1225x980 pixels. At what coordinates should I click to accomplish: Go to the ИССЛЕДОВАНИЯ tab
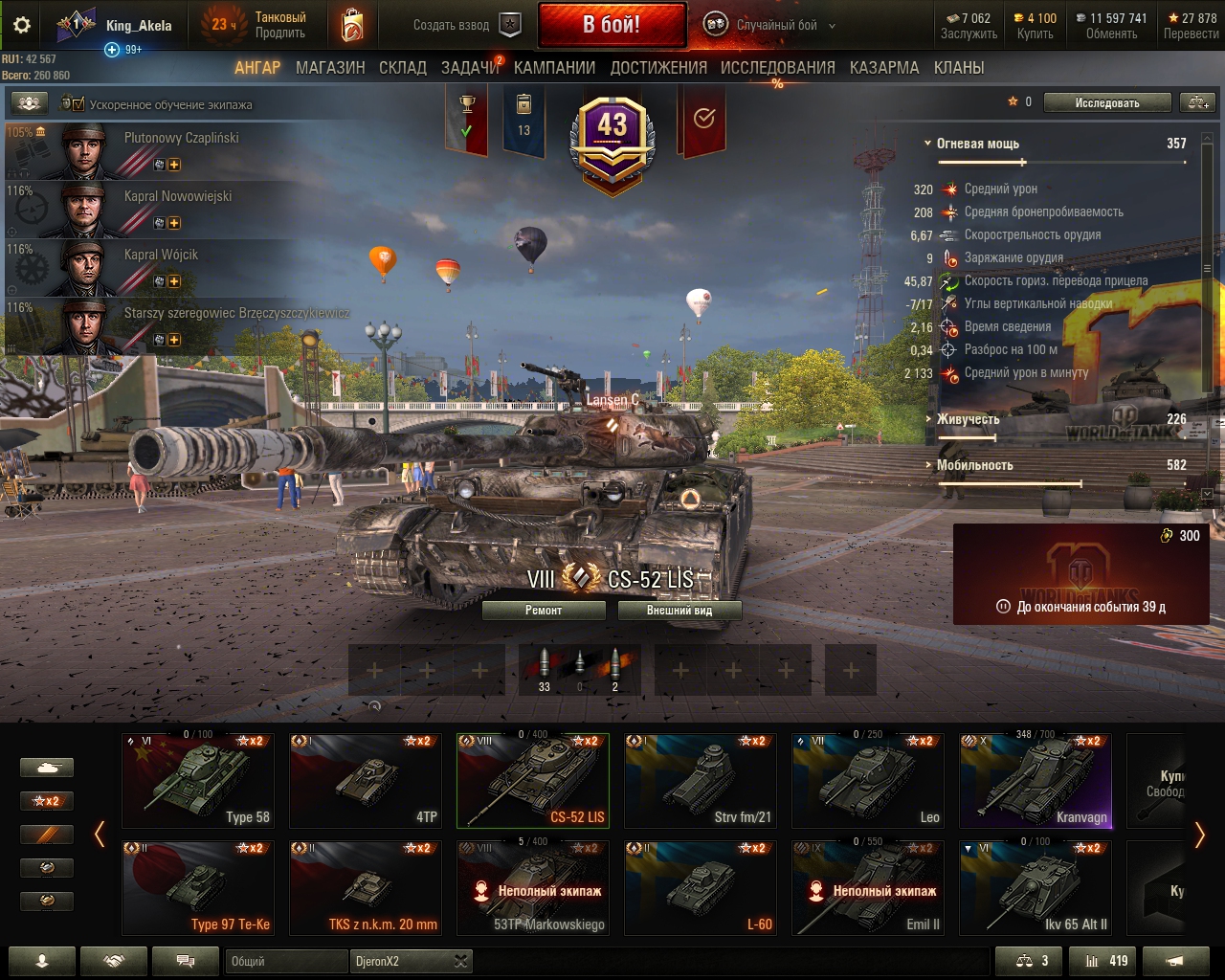777,68
